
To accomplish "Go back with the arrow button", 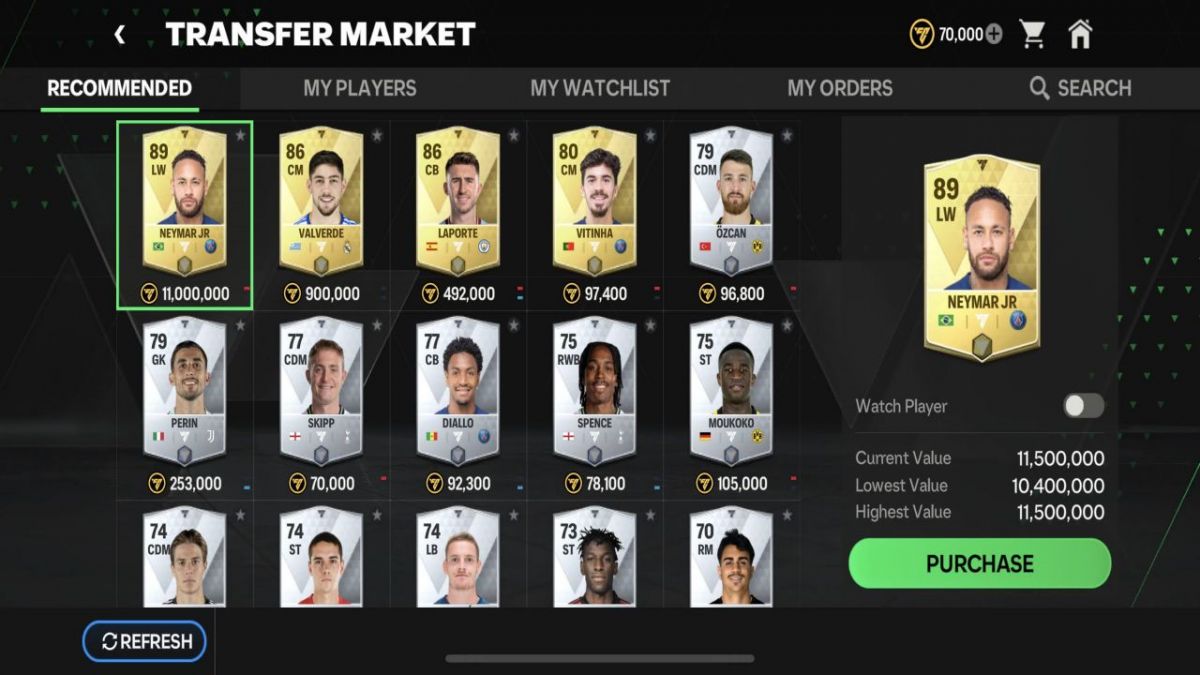I will point(120,35).
